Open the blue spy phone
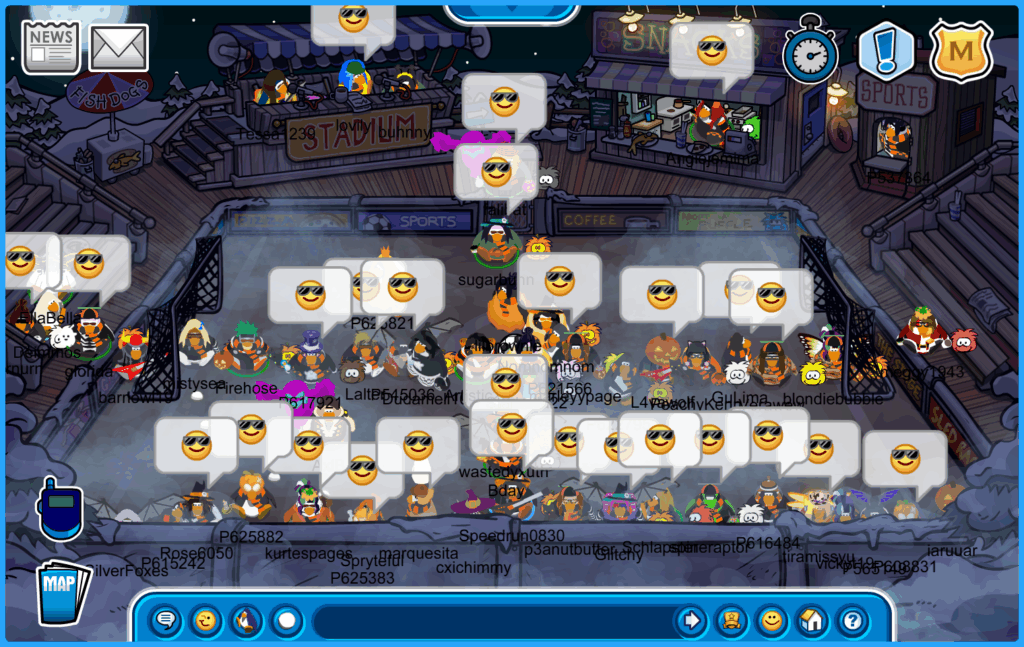The image size is (1024, 647). click(59, 510)
